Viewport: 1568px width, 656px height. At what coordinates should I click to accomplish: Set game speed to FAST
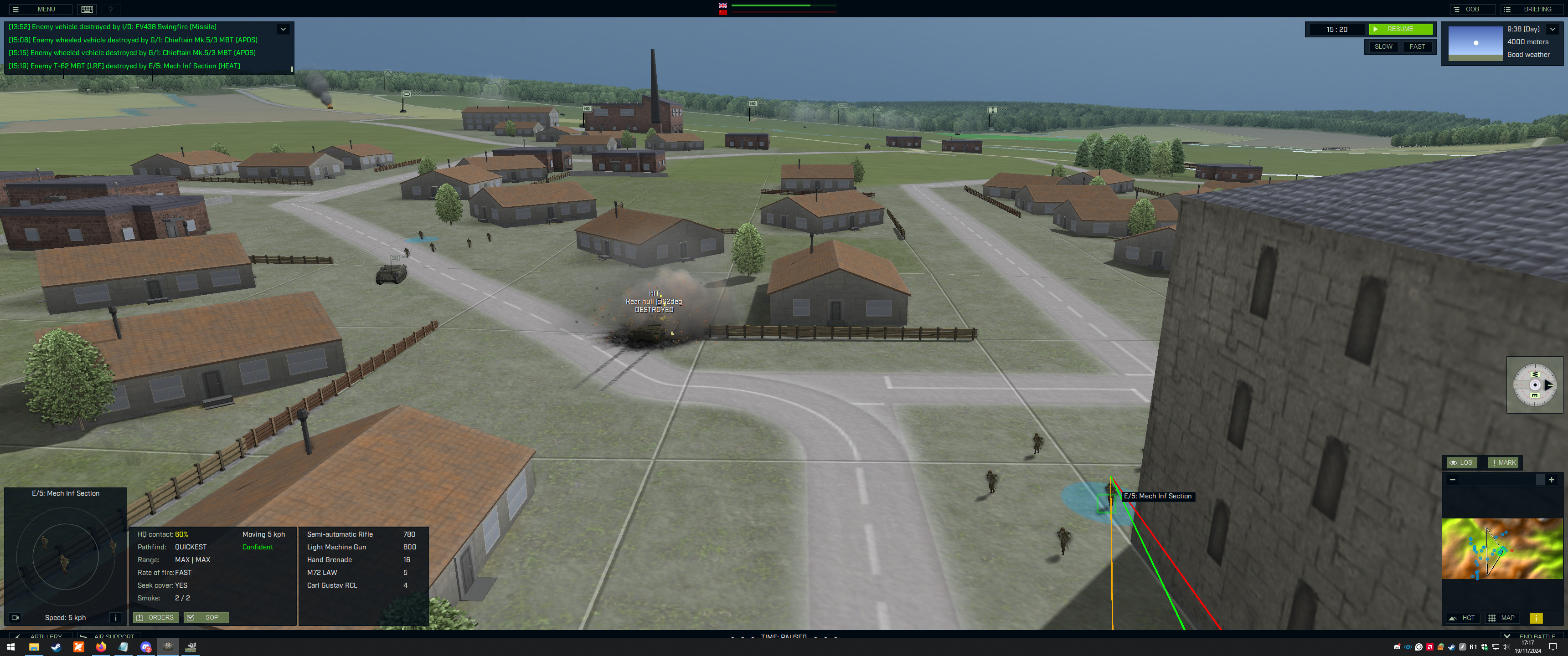pos(1416,47)
